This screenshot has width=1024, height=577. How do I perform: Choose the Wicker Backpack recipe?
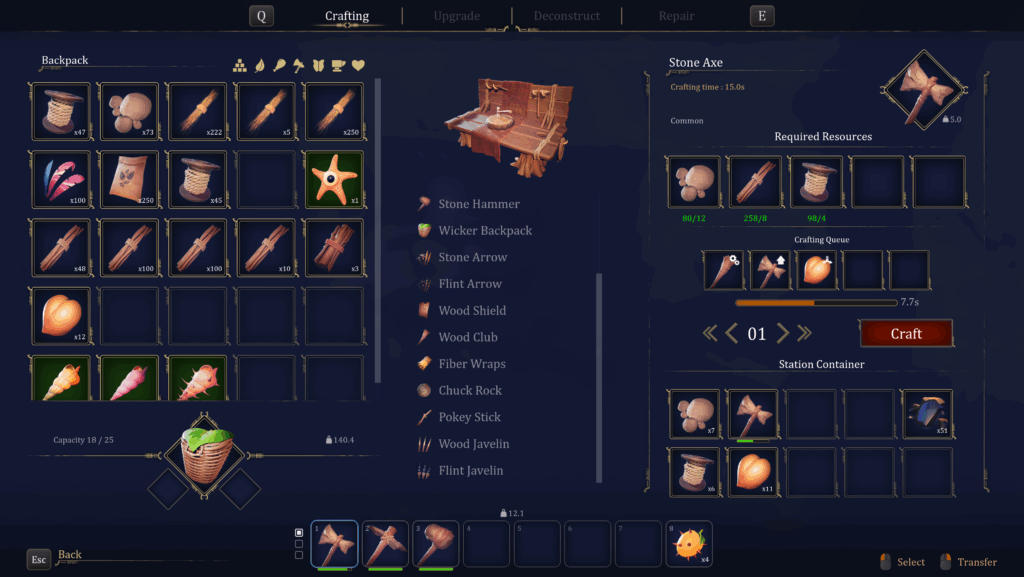click(484, 231)
